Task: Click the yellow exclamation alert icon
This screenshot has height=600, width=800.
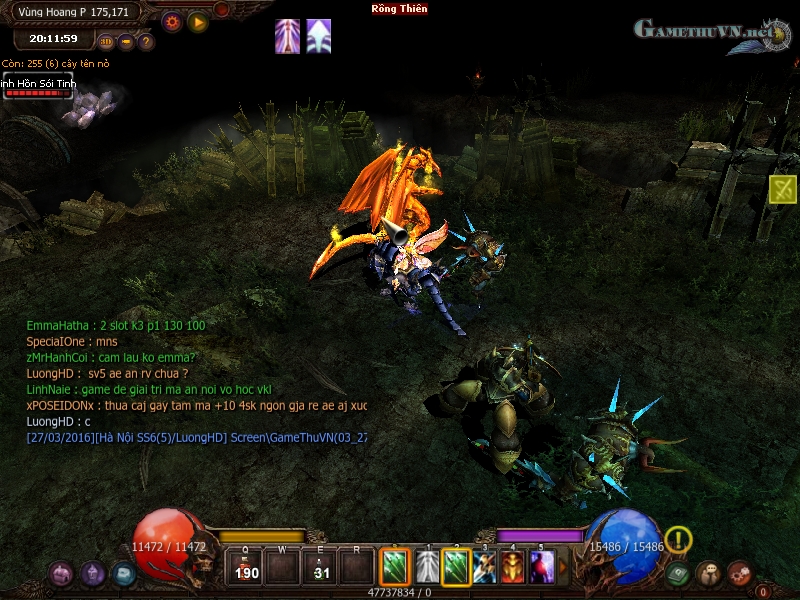Action: tap(678, 540)
